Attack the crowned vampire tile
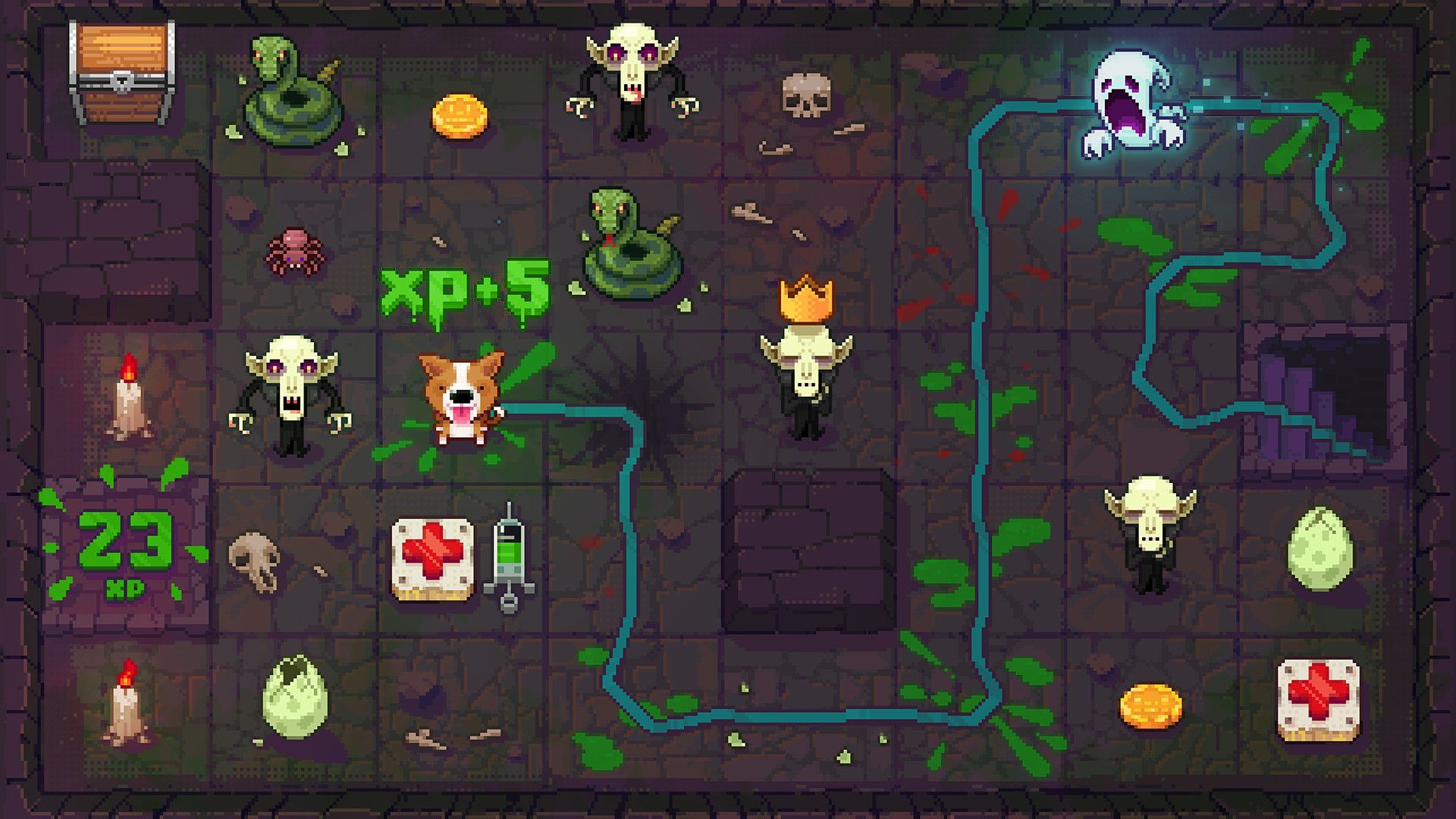1456x819 pixels. pos(806,364)
